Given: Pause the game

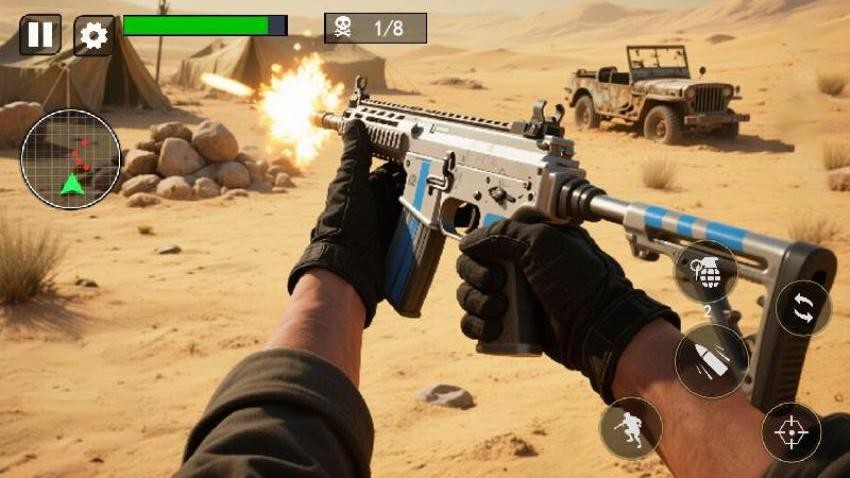Looking at the screenshot, I should pyautogui.click(x=40, y=35).
